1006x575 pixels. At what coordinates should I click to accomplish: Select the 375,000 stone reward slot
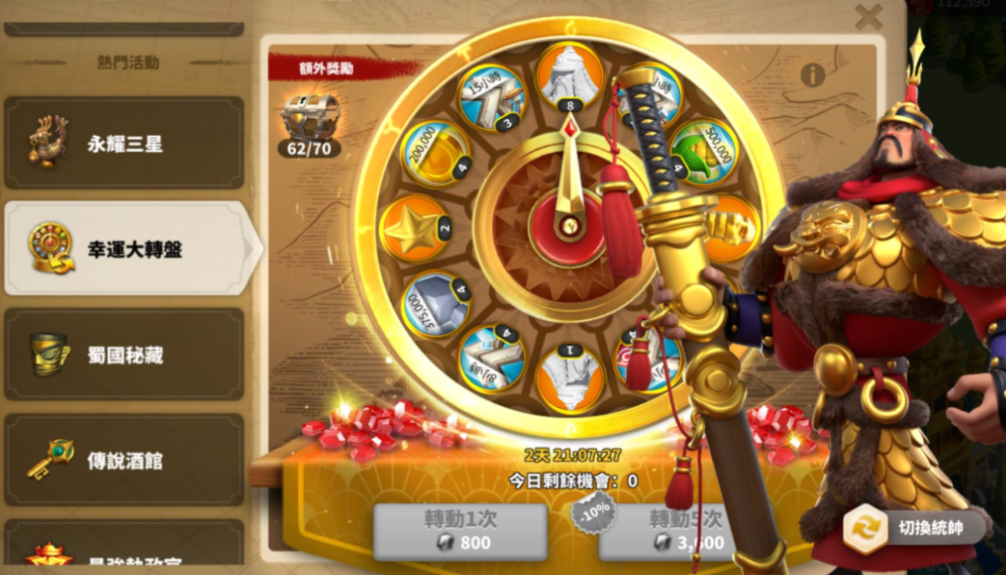coord(434,305)
